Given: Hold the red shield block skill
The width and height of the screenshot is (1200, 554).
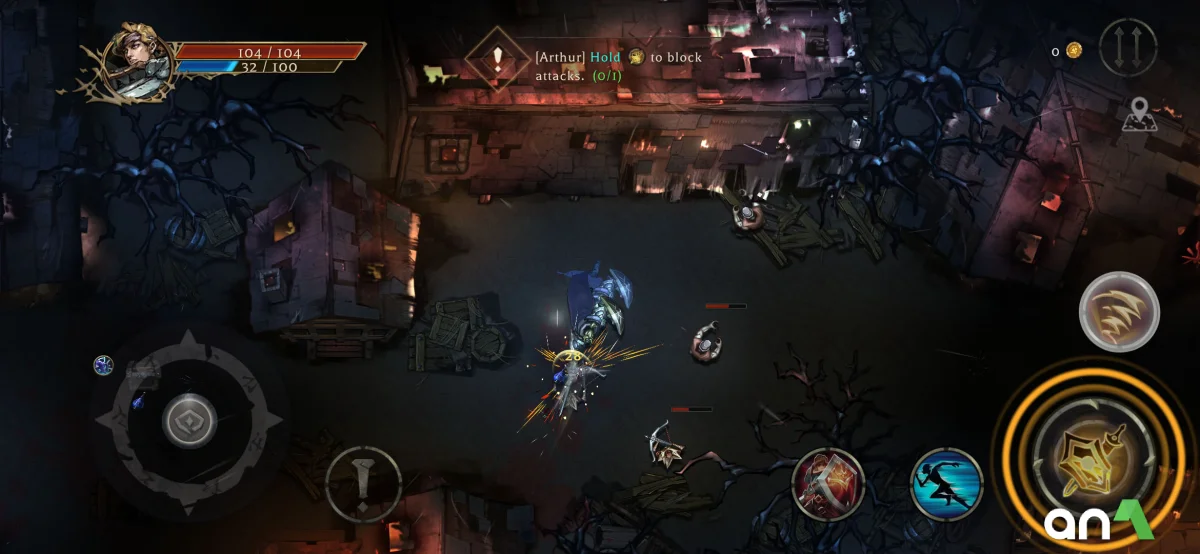Looking at the screenshot, I should click(x=828, y=483).
